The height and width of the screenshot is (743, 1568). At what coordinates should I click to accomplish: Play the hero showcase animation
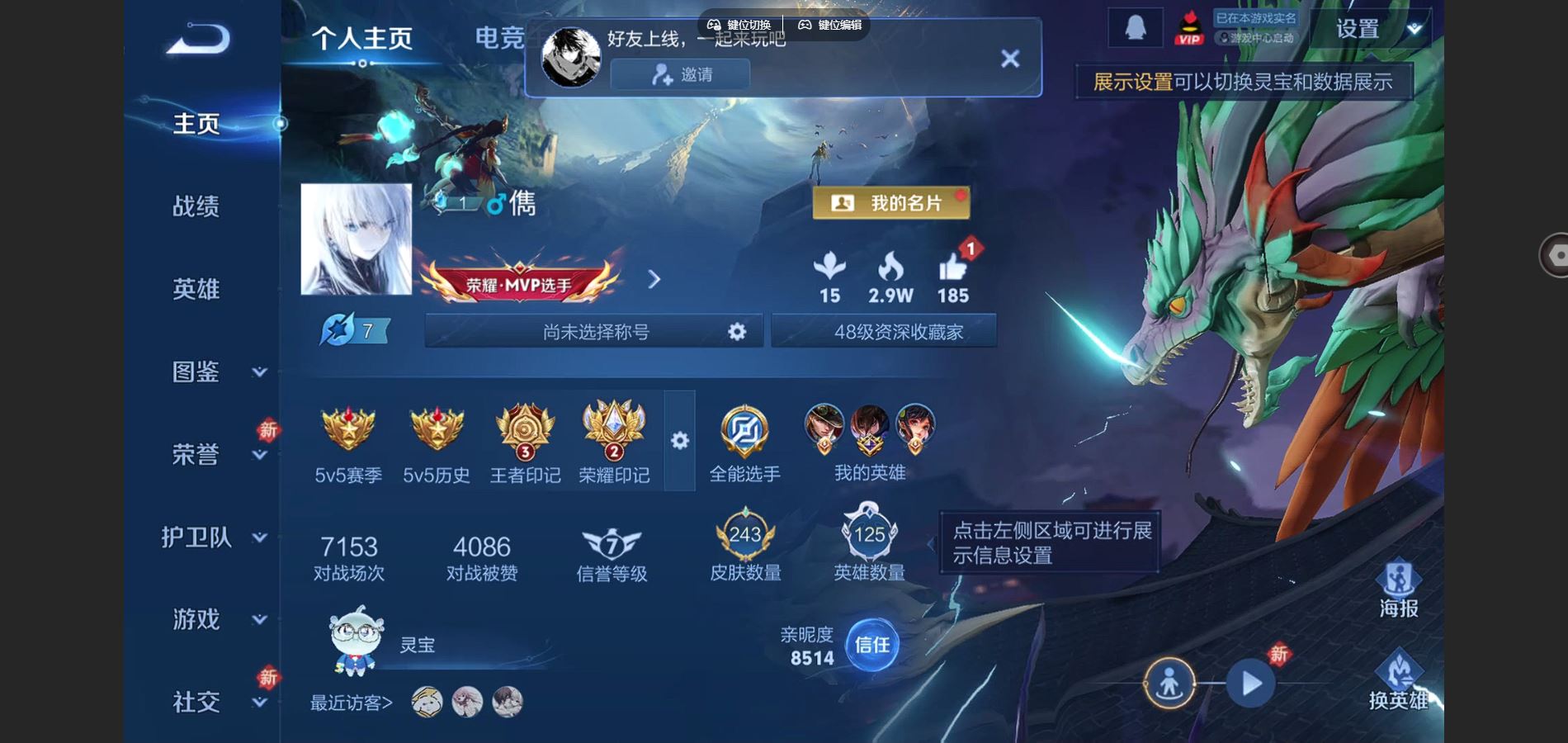point(1250,684)
